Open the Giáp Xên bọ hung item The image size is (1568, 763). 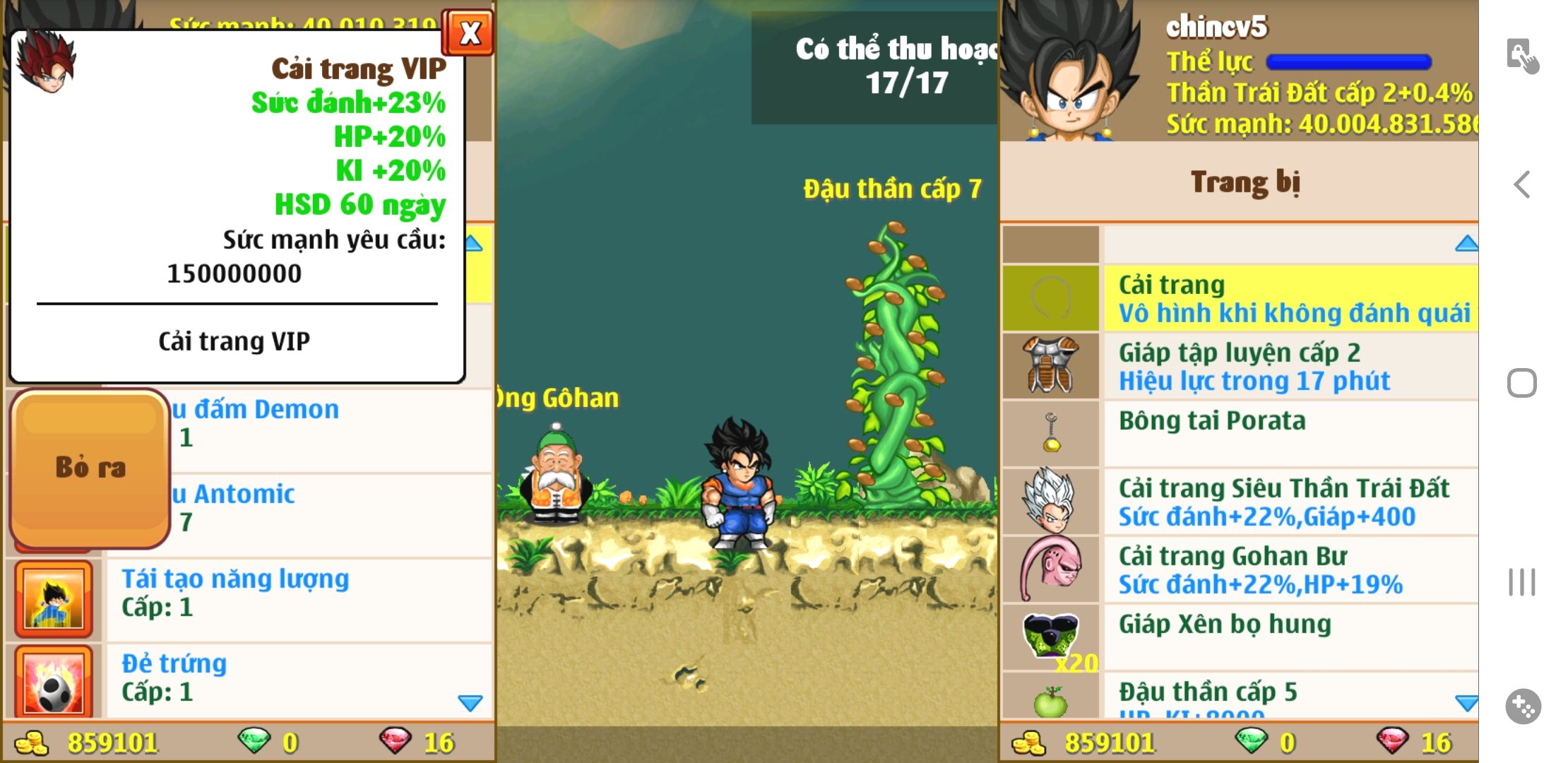click(1290, 636)
